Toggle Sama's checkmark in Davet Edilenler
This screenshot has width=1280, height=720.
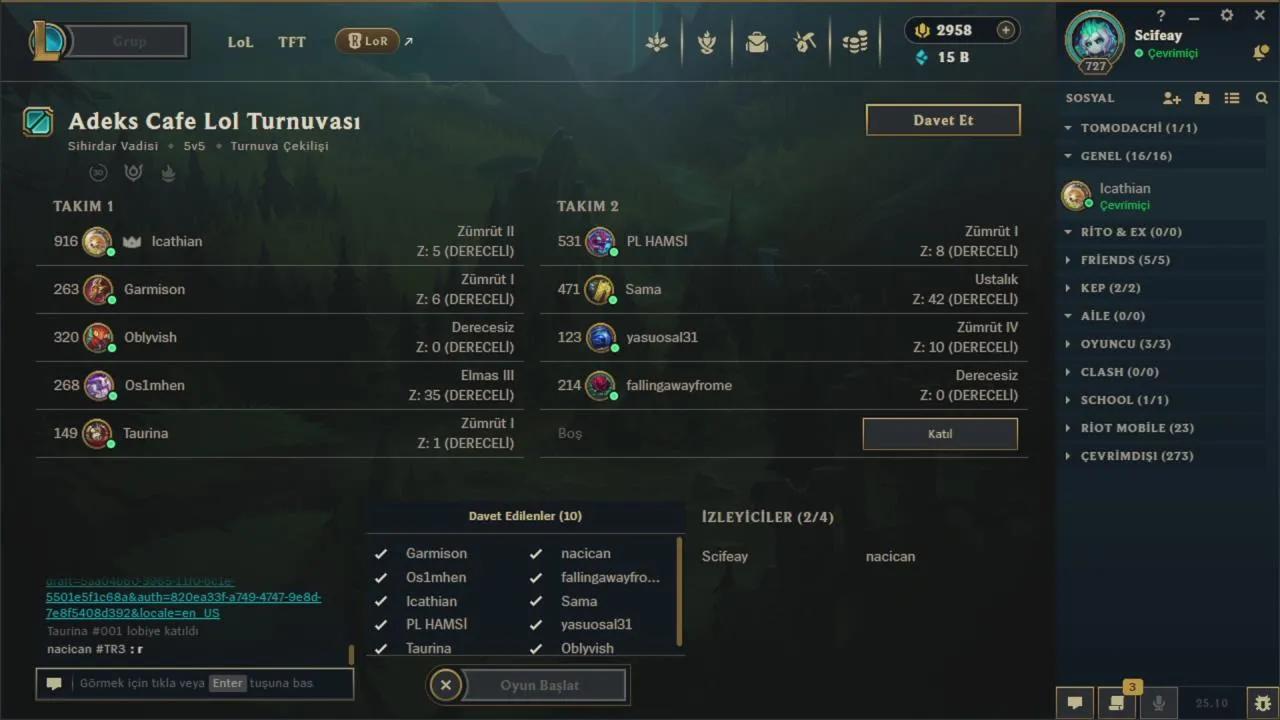[536, 601]
